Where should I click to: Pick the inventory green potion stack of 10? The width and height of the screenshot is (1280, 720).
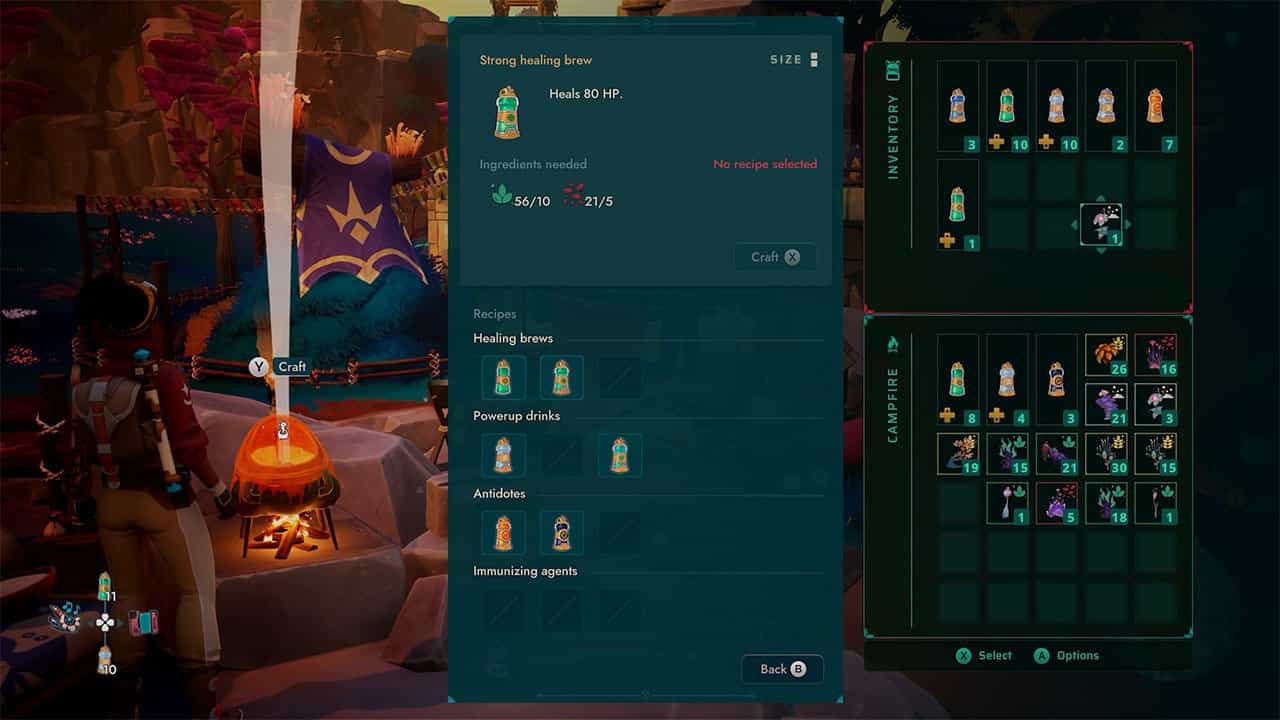click(1007, 106)
